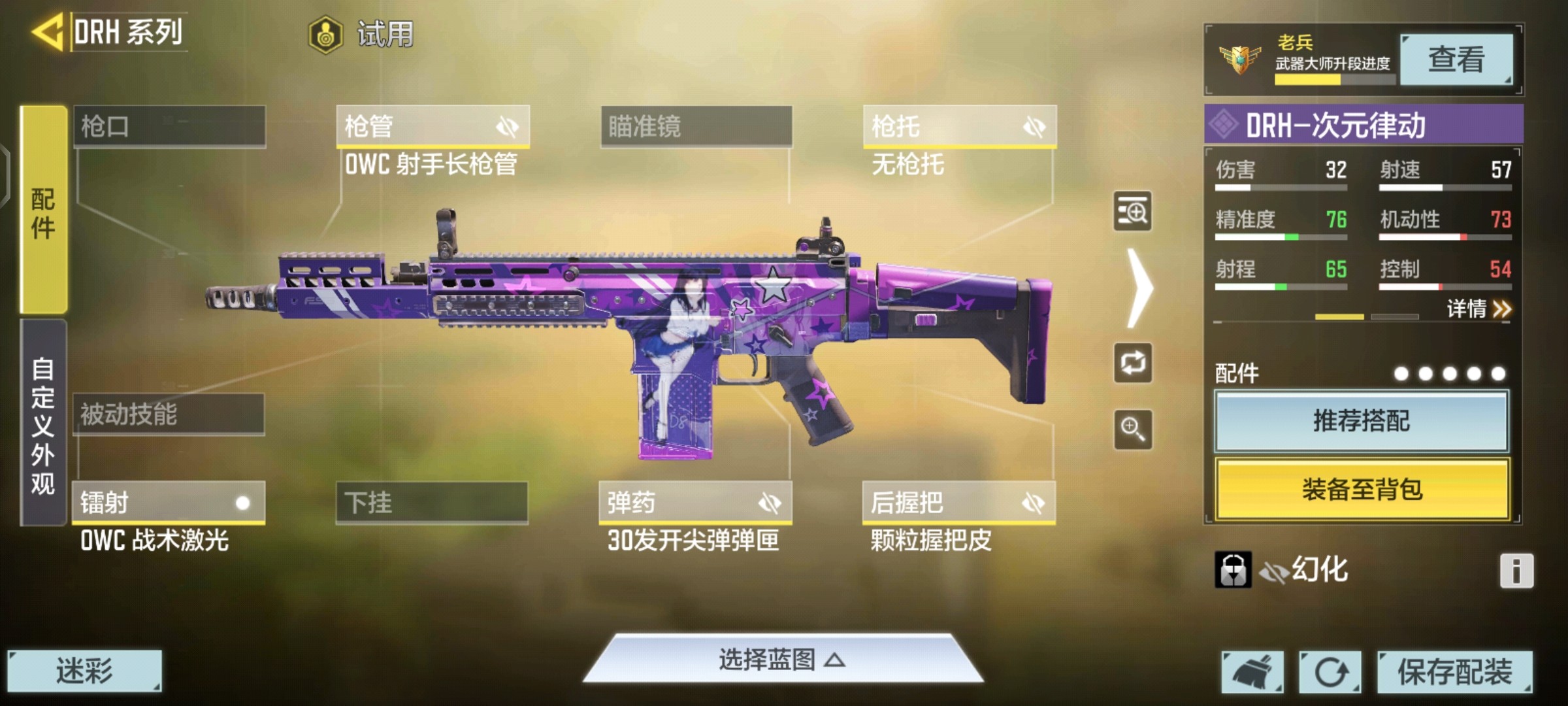
Task: Select the 枪口 muzzle attachment slot
Action: click(x=169, y=126)
